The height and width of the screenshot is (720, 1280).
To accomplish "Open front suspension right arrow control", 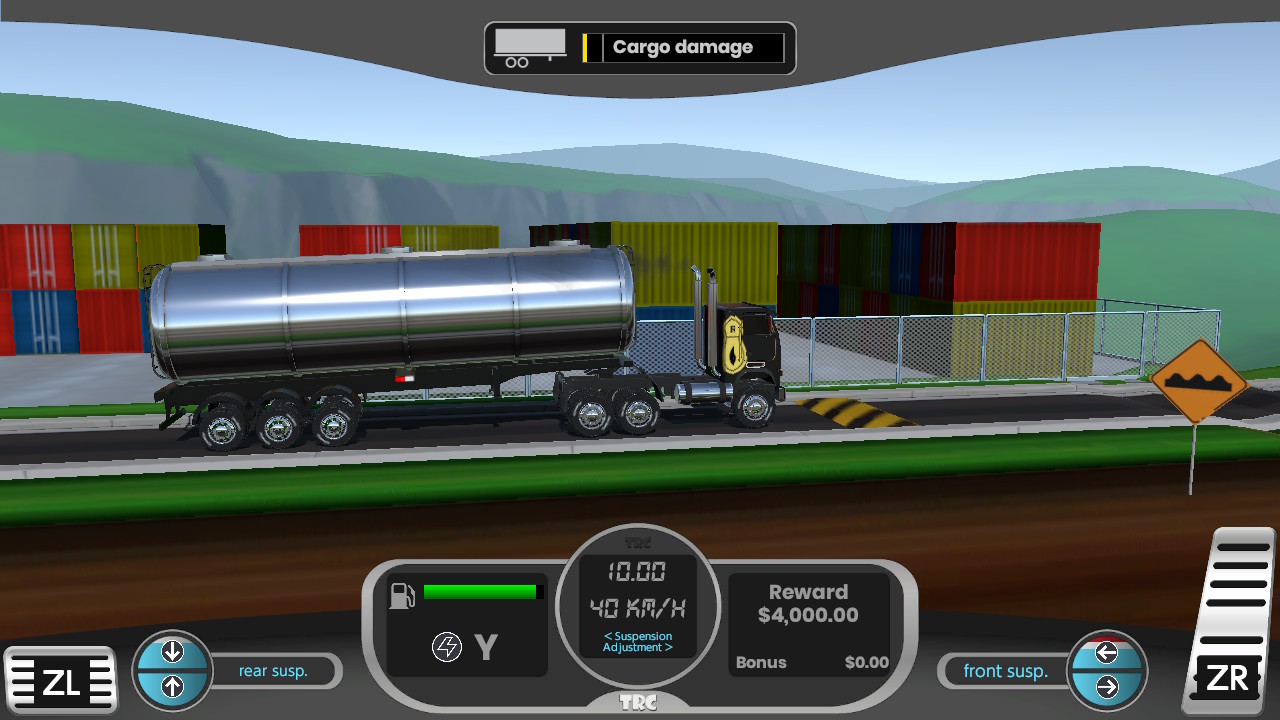I will (1108, 686).
